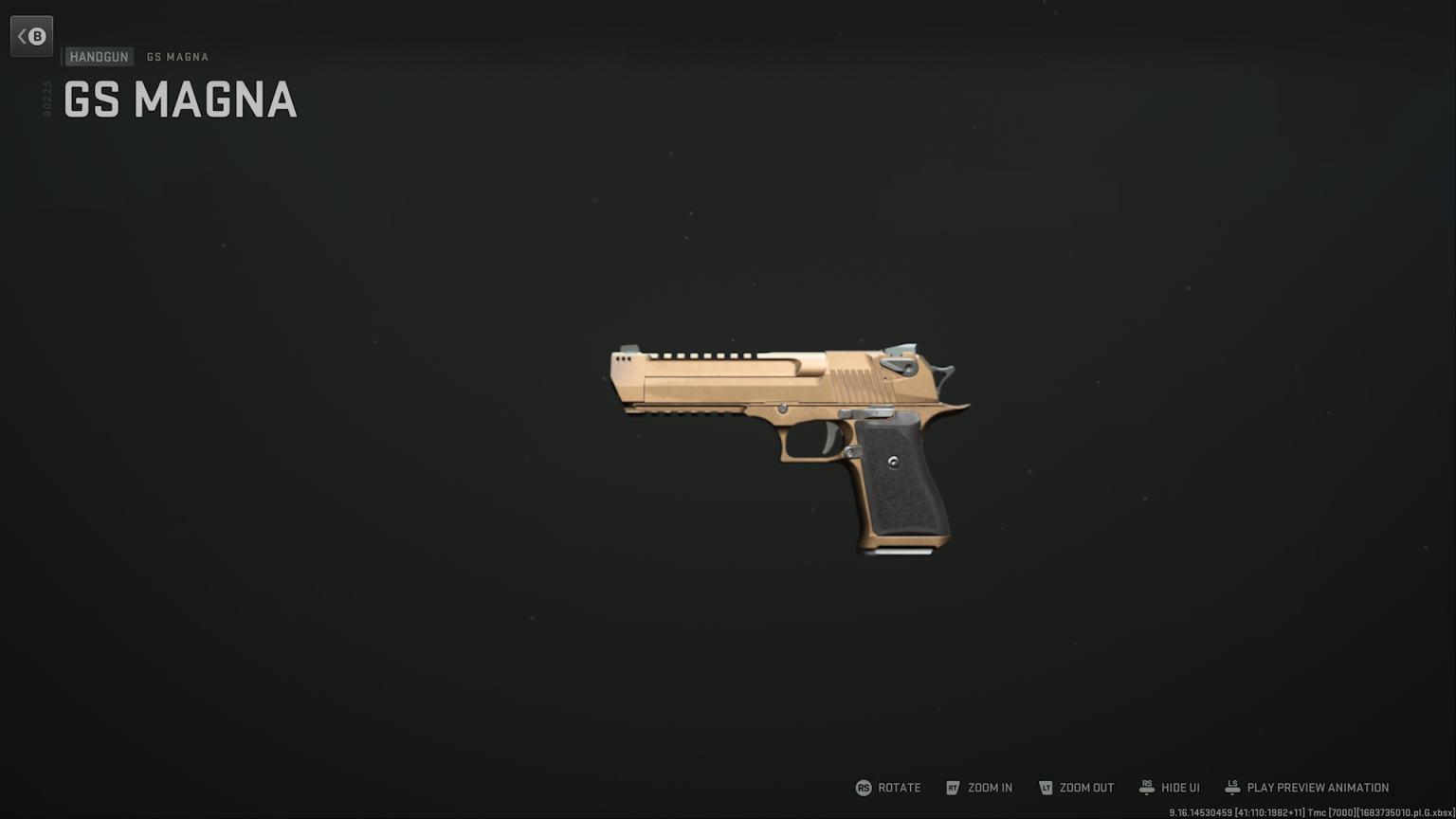This screenshot has height=819, width=1456.
Task: Open the GS MAGNA breadcrumb entry
Action: (x=176, y=57)
